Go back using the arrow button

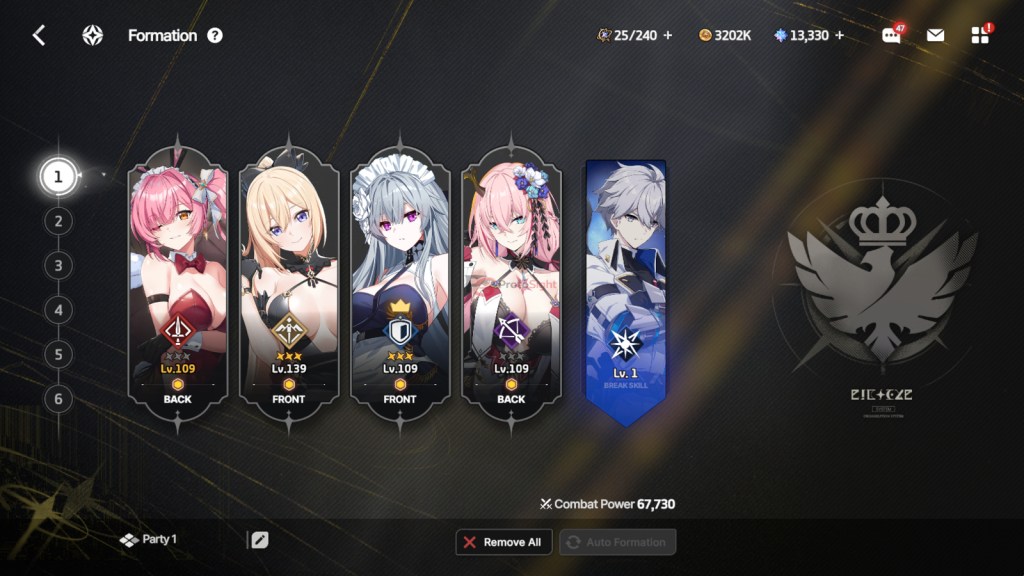39,36
